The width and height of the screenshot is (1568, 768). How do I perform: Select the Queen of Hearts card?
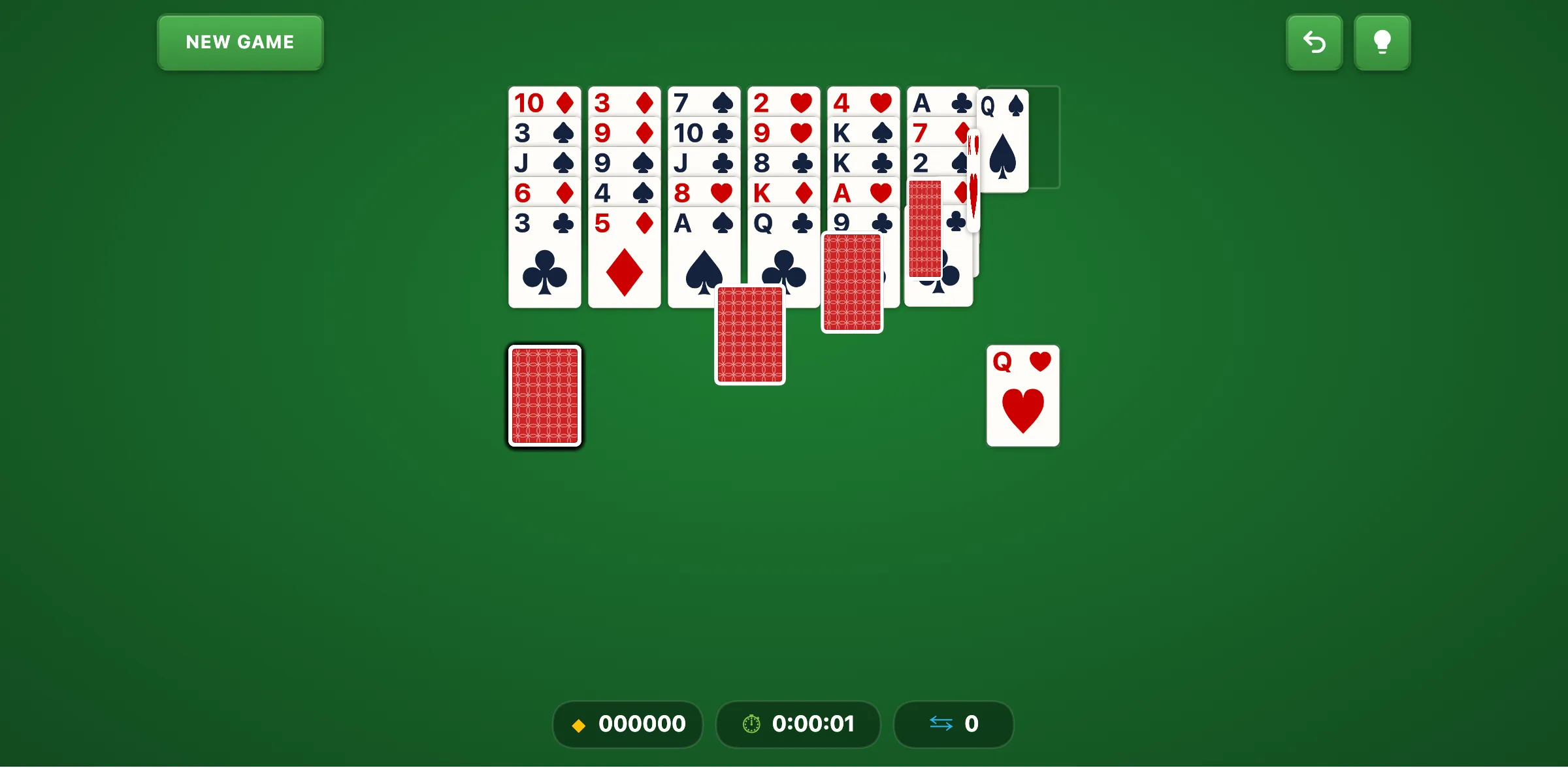(1022, 395)
